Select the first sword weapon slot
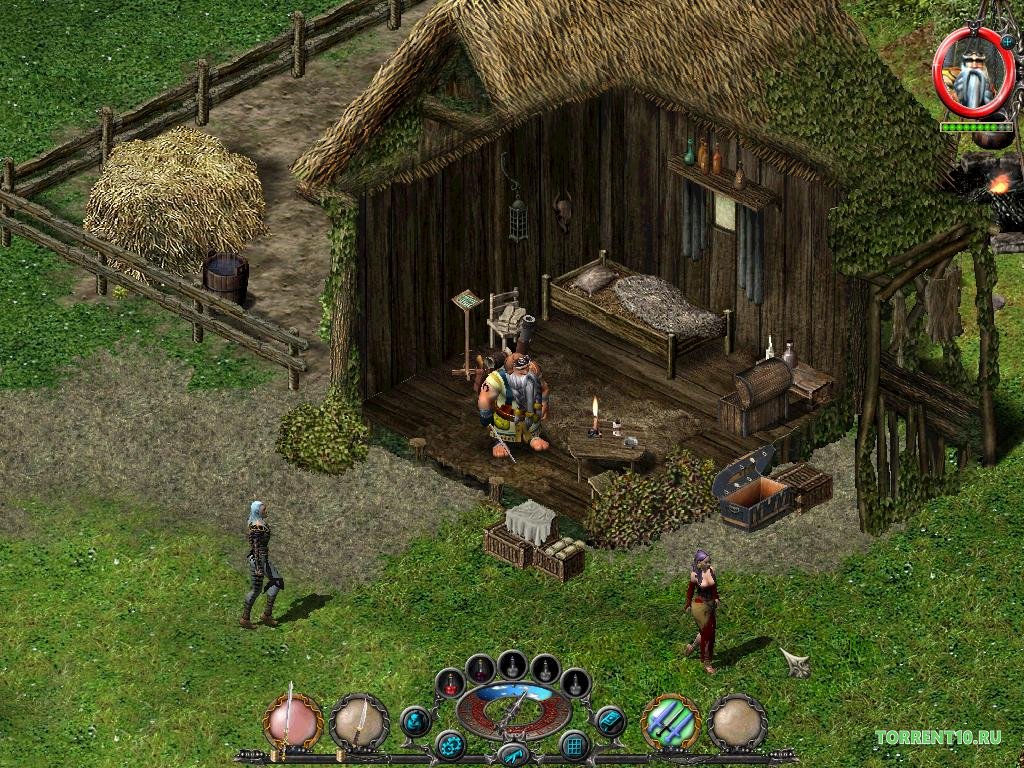 [x=292, y=722]
